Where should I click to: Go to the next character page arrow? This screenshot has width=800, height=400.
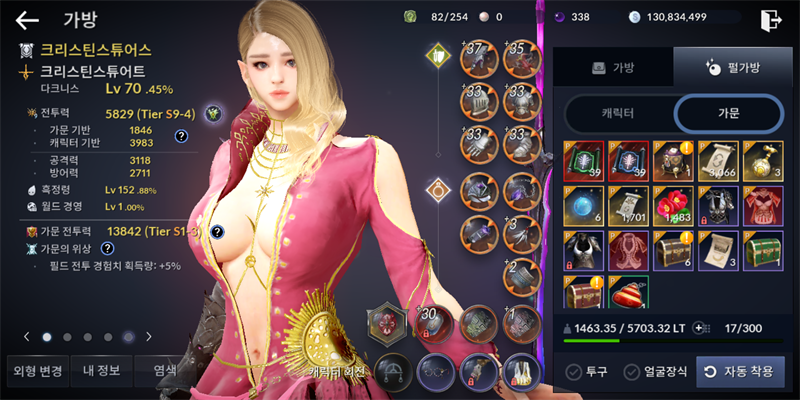pyautogui.click(x=149, y=337)
